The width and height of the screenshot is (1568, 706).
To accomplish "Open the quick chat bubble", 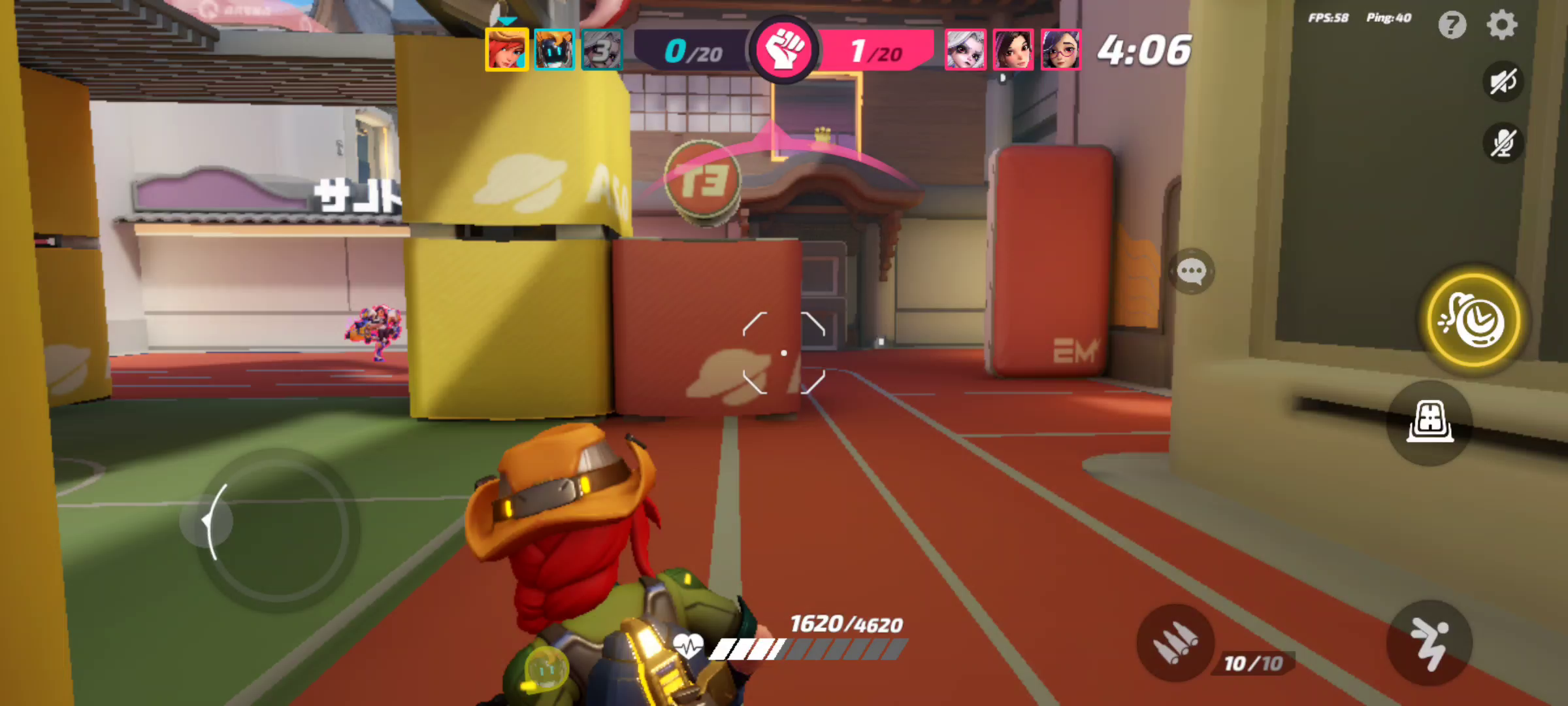I will pos(1193,269).
